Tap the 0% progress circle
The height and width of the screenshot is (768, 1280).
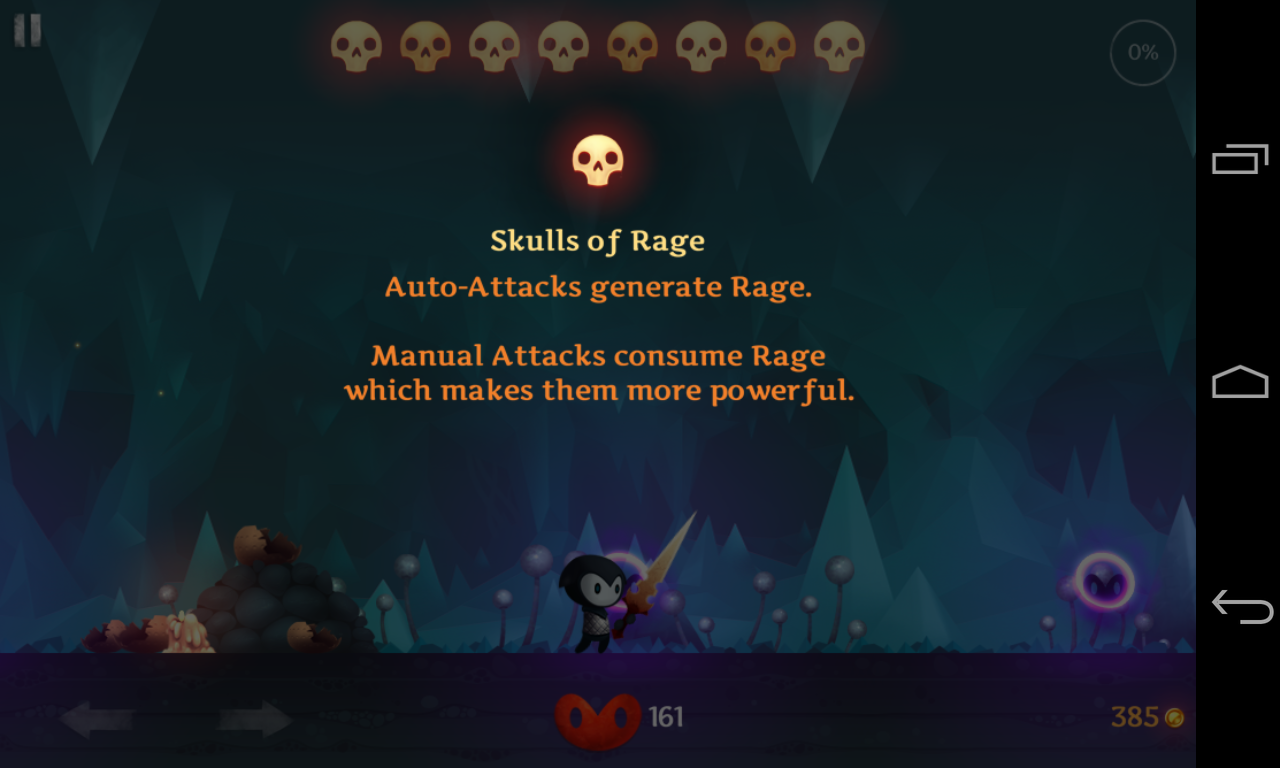[x=1142, y=52]
